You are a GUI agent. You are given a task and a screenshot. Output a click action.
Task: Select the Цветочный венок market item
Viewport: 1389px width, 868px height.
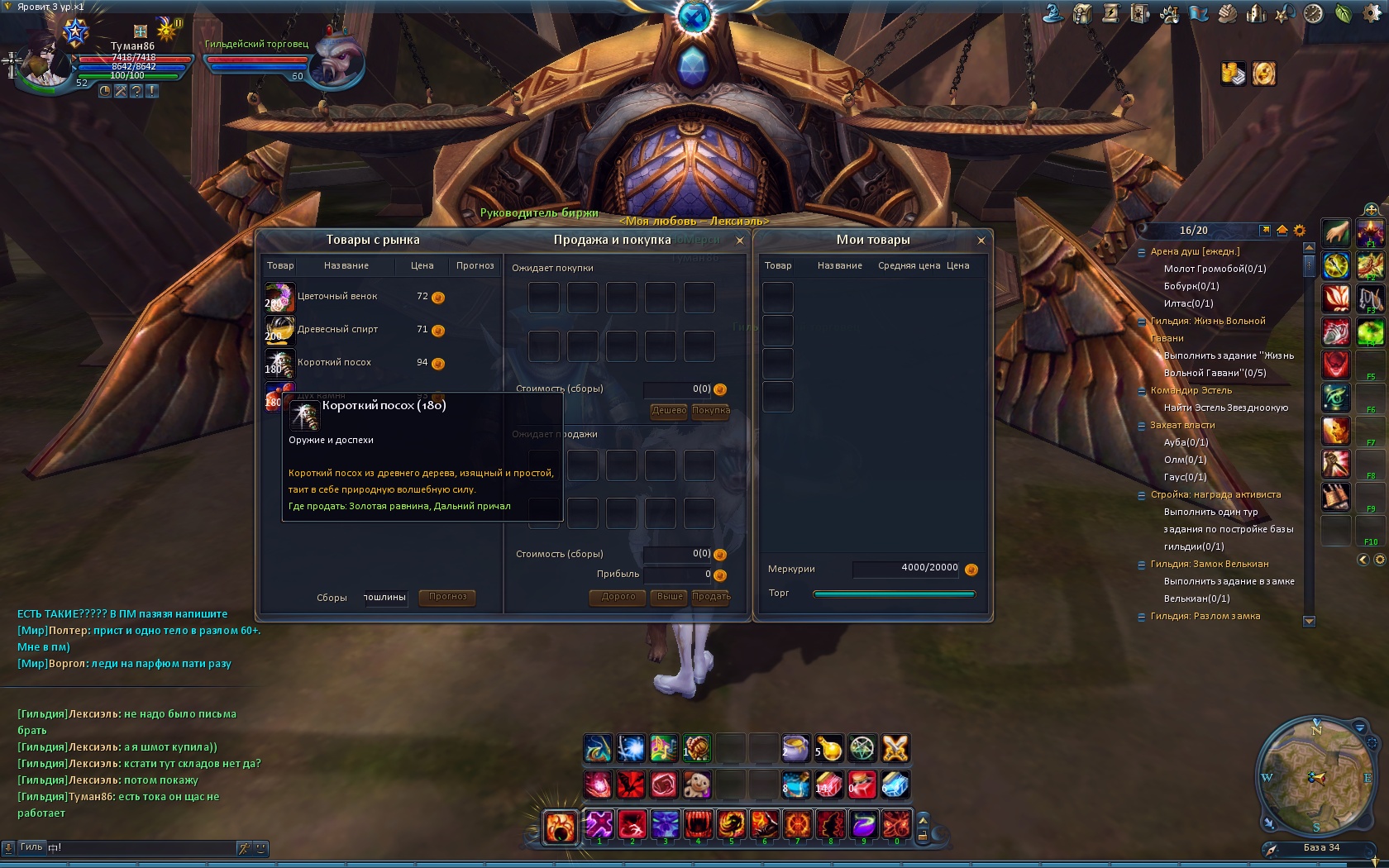pyautogui.click(x=337, y=297)
